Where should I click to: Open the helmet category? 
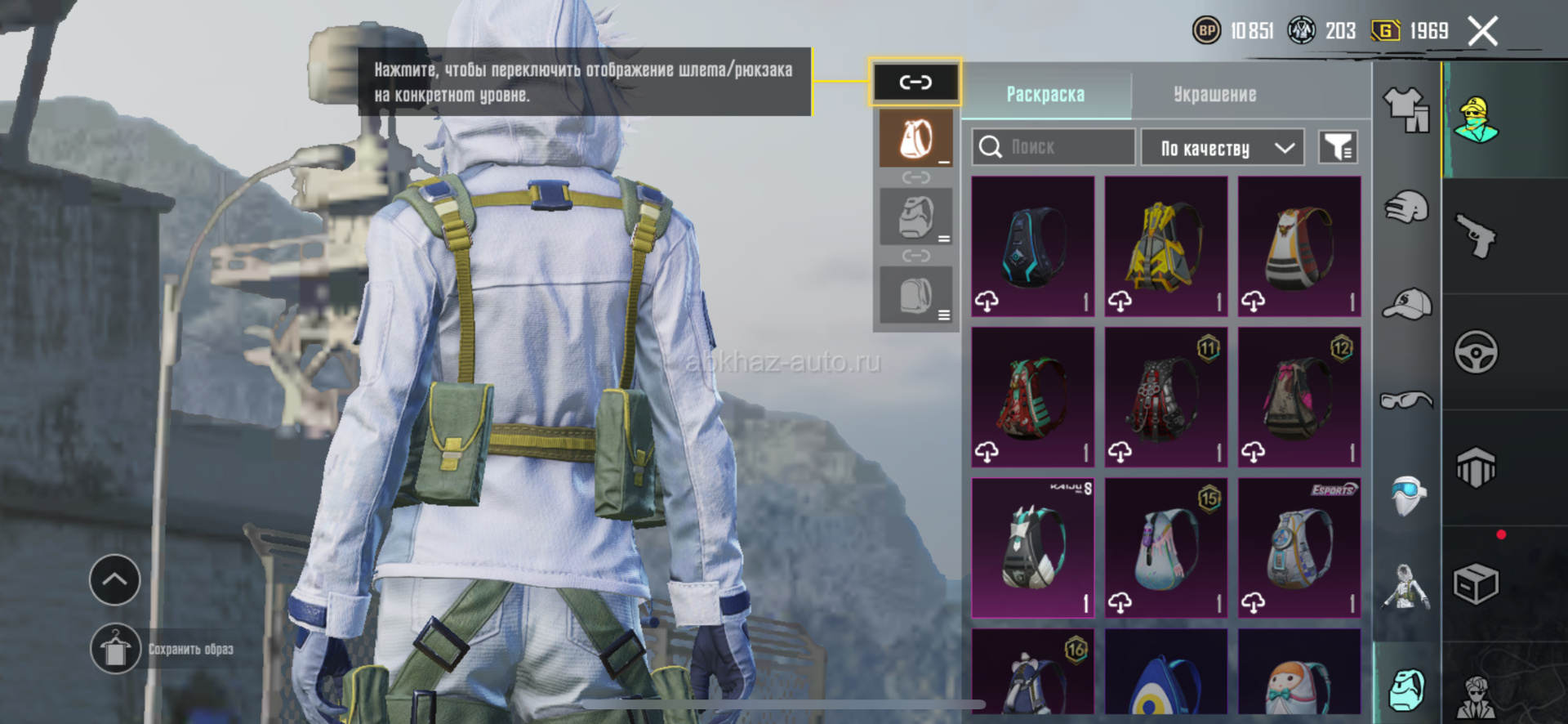point(1406,208)
